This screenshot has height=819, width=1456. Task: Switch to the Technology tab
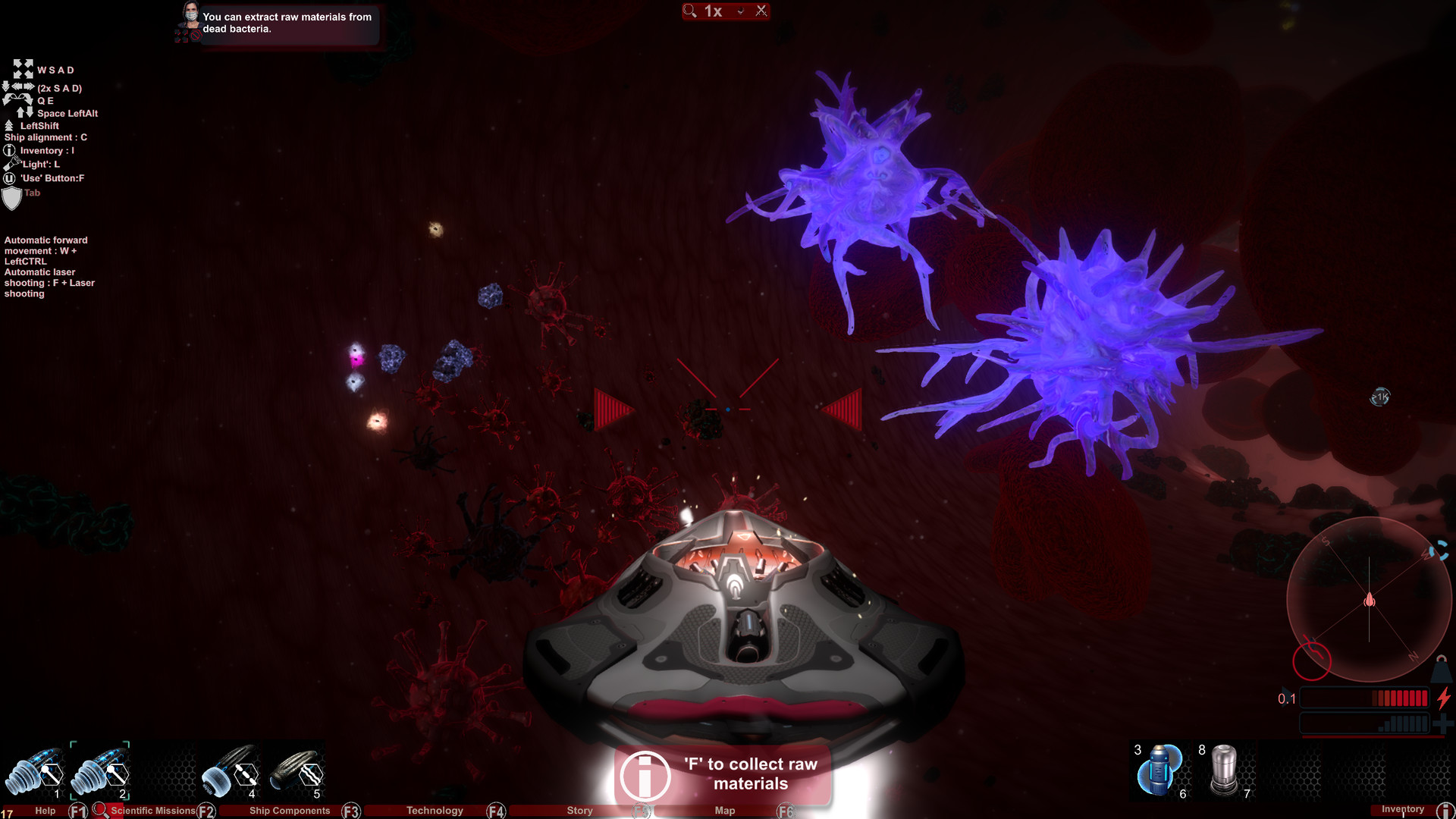(435, 811)
